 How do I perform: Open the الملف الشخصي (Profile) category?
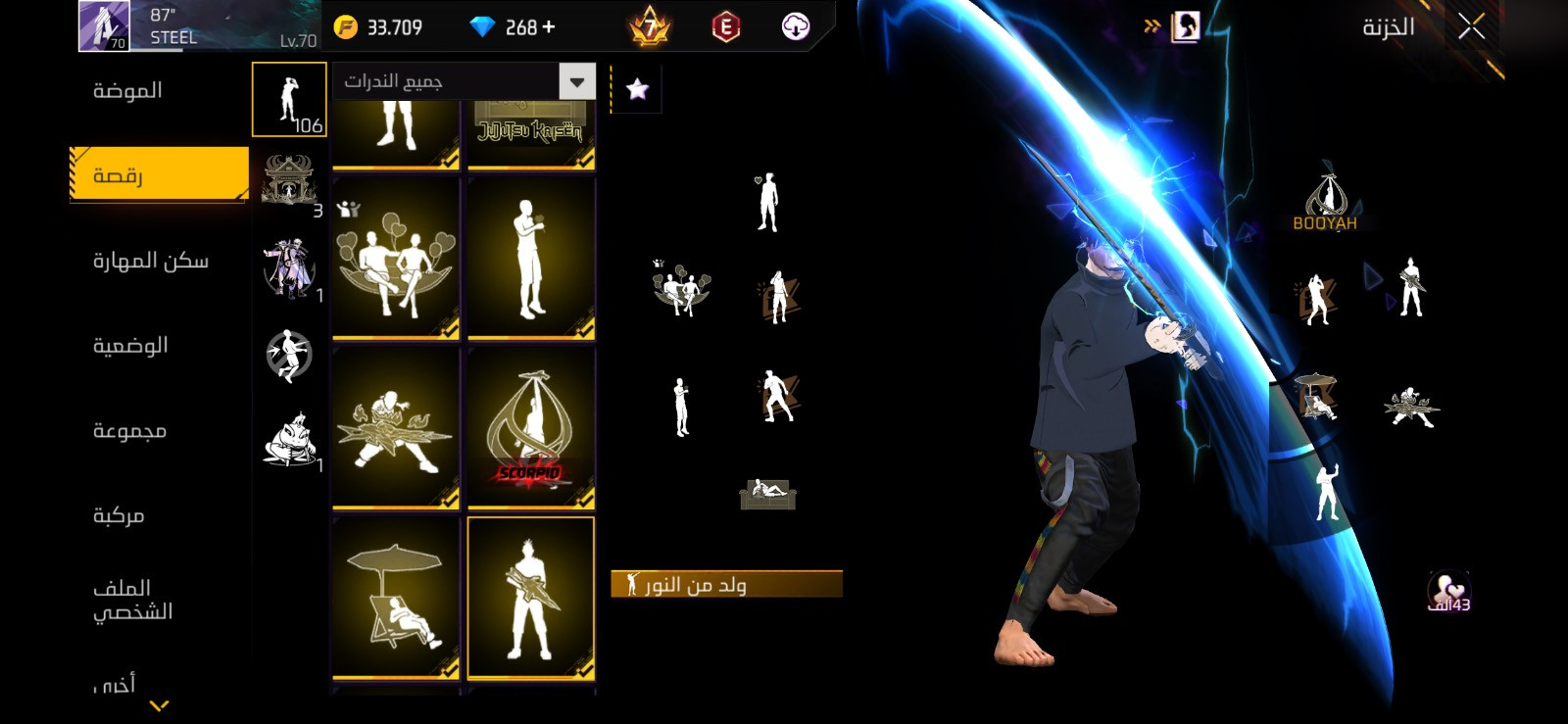pos(132,600)
